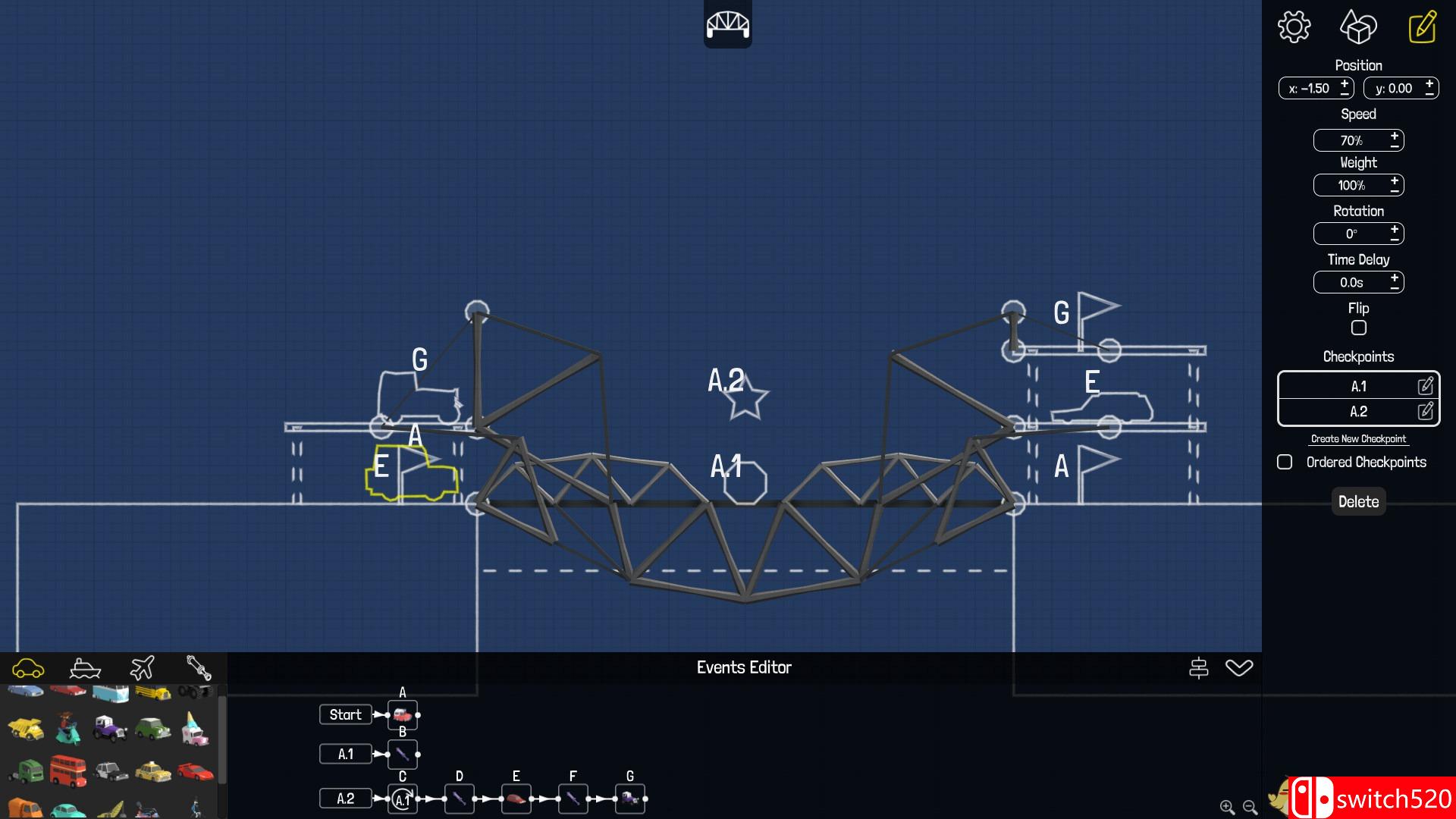
Task: Click the Start node in Events Editor
Action: click(x=346, y=714)
